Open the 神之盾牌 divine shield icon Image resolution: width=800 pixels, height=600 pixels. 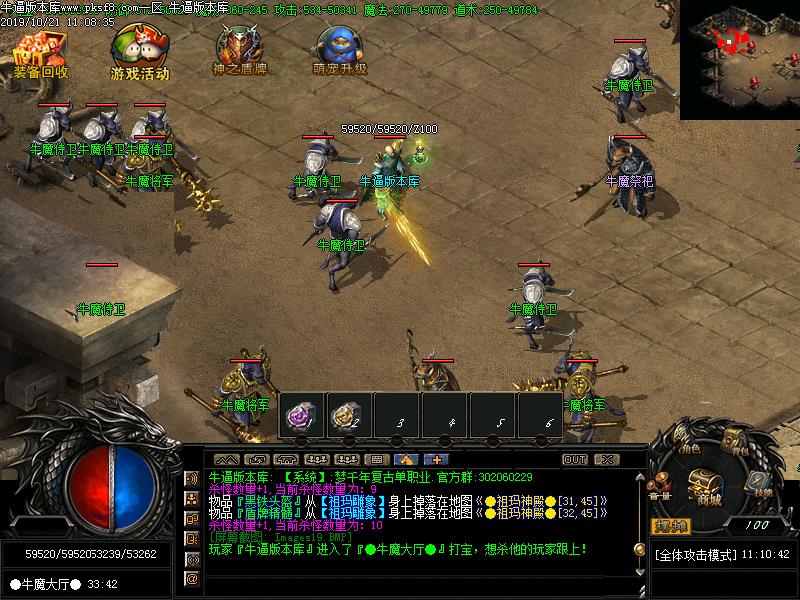click(x=240, y=50)
